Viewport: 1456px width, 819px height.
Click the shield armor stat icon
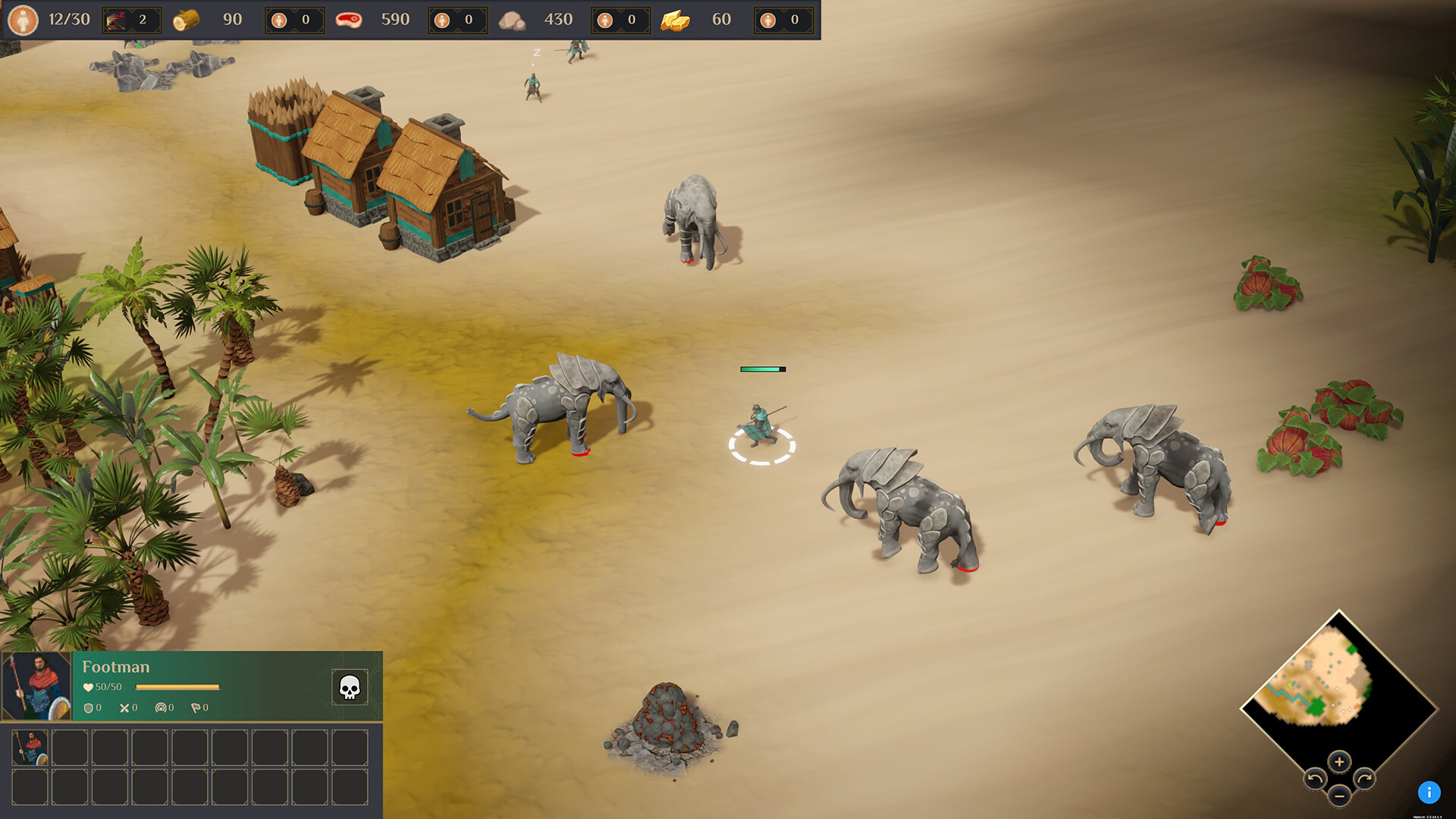click(x=88, y=708)
